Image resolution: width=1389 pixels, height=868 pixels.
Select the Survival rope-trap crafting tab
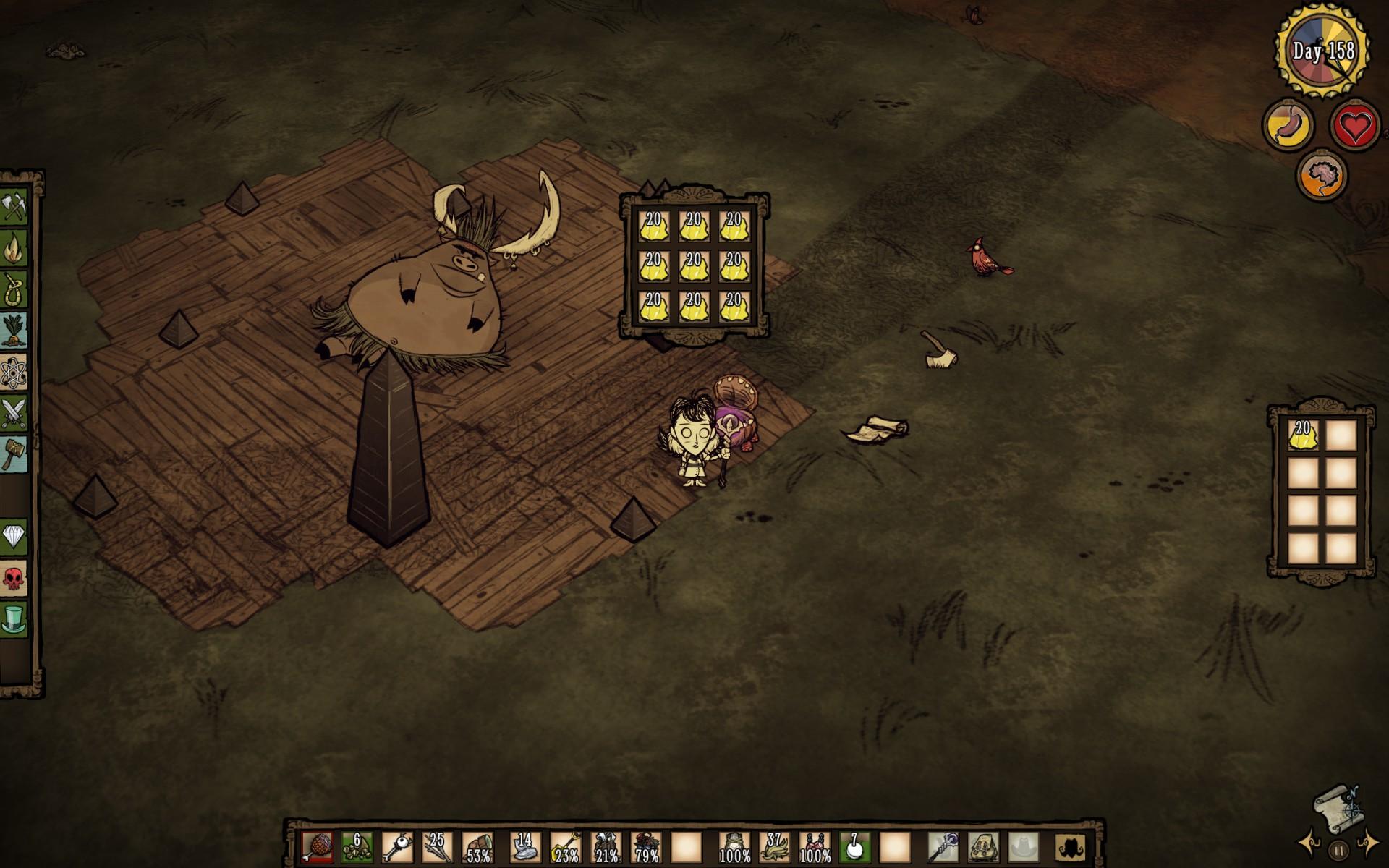pos(14,290)
